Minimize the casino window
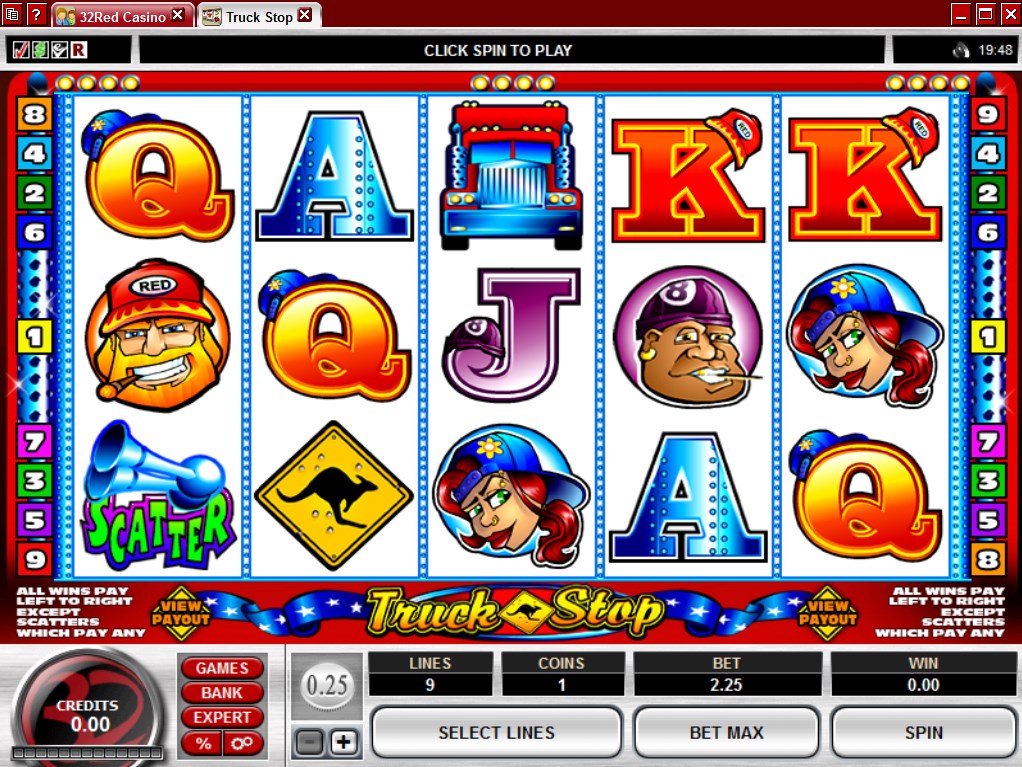Screen dimensions: 1022x767 tap(960, 14)
